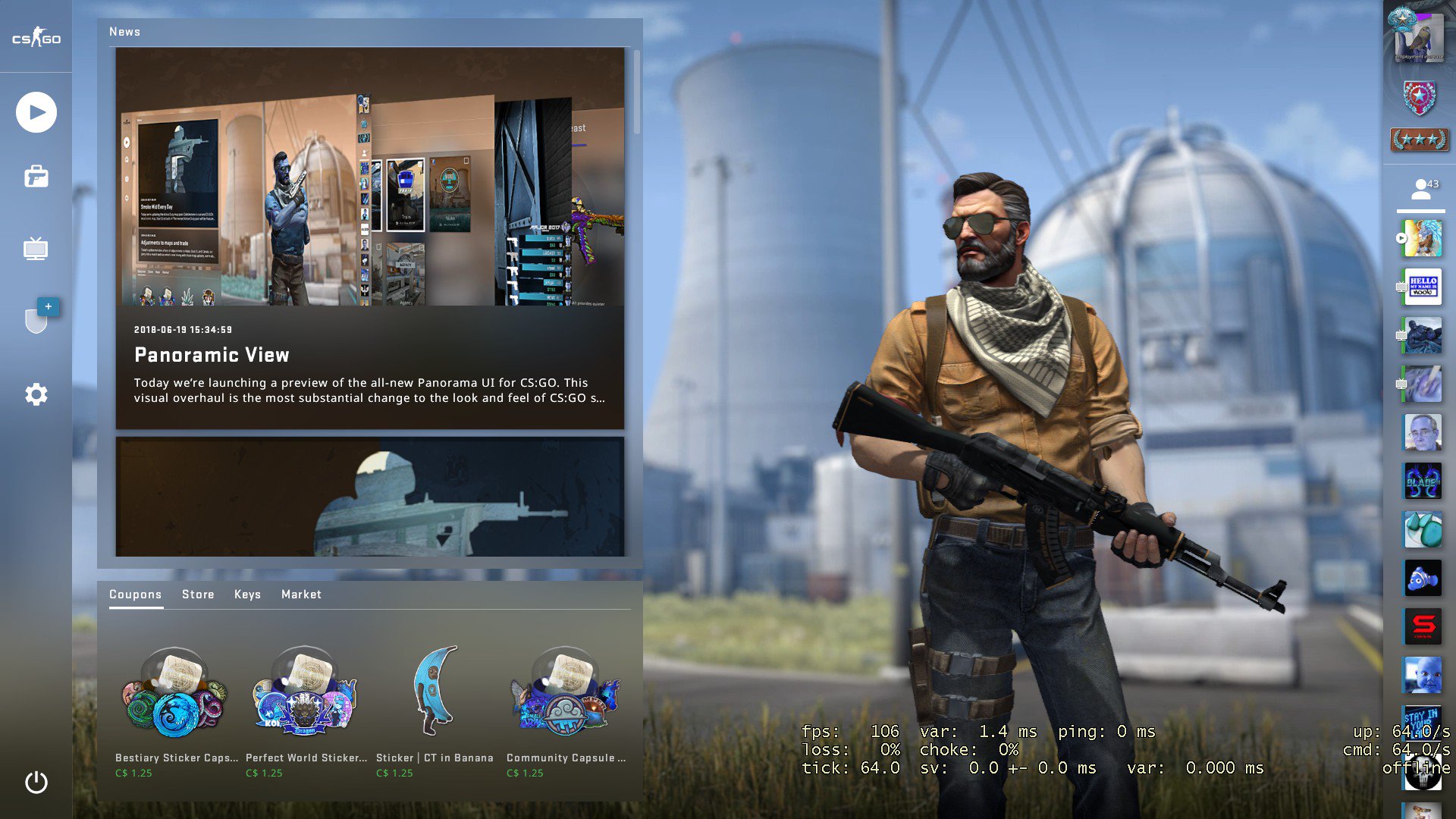The width and height of the screenshot is (1456, 819).
Task: Click the HELLO MY NAME IS friend avatar
Action: 1423,287
